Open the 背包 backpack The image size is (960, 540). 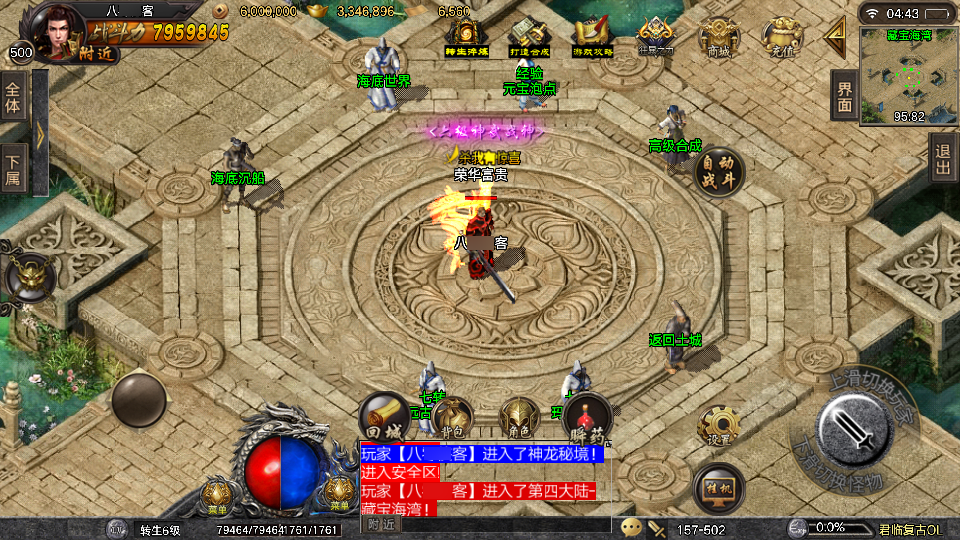(452, 416)
